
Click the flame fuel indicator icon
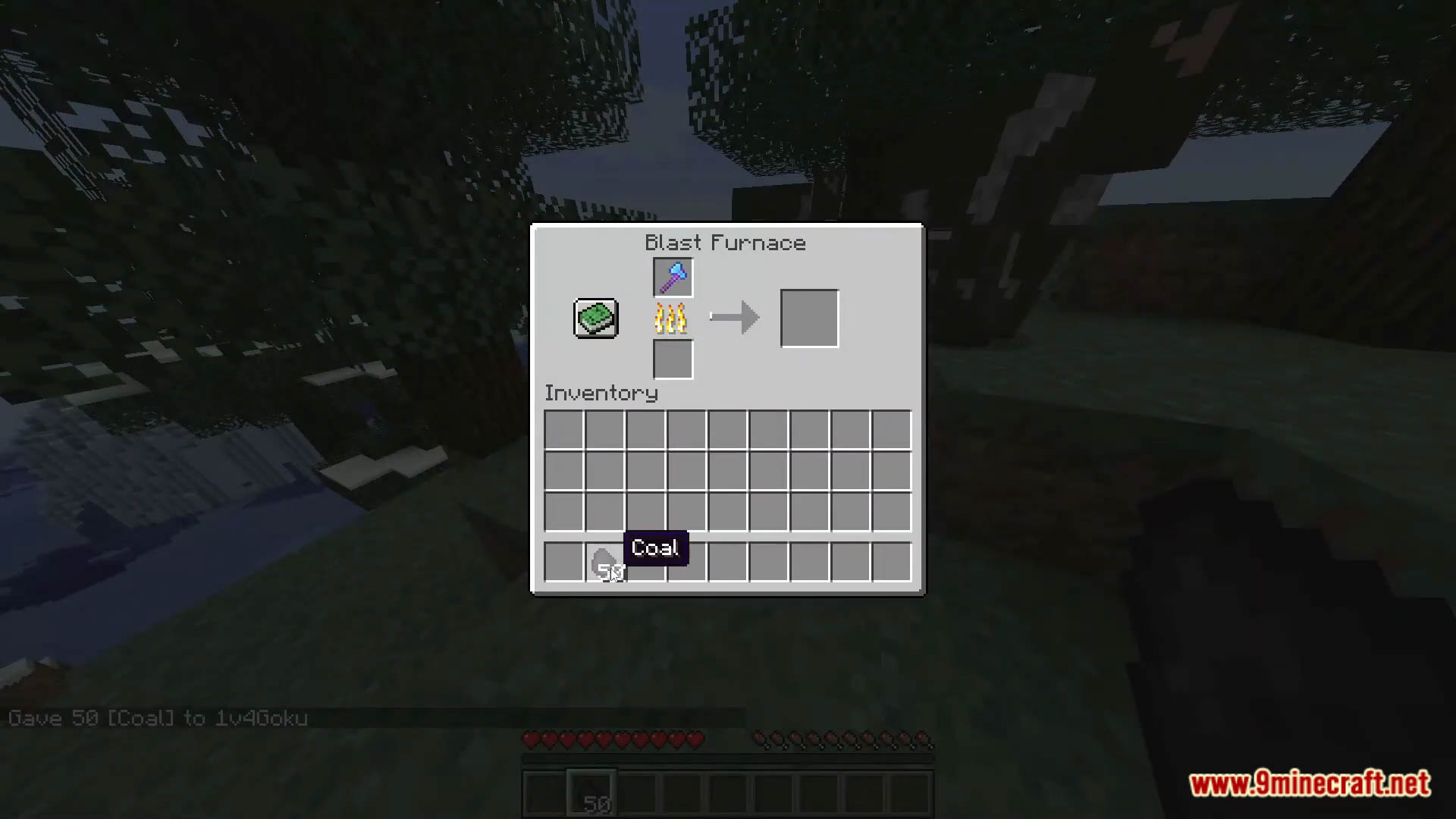click(x=670, y=318)
